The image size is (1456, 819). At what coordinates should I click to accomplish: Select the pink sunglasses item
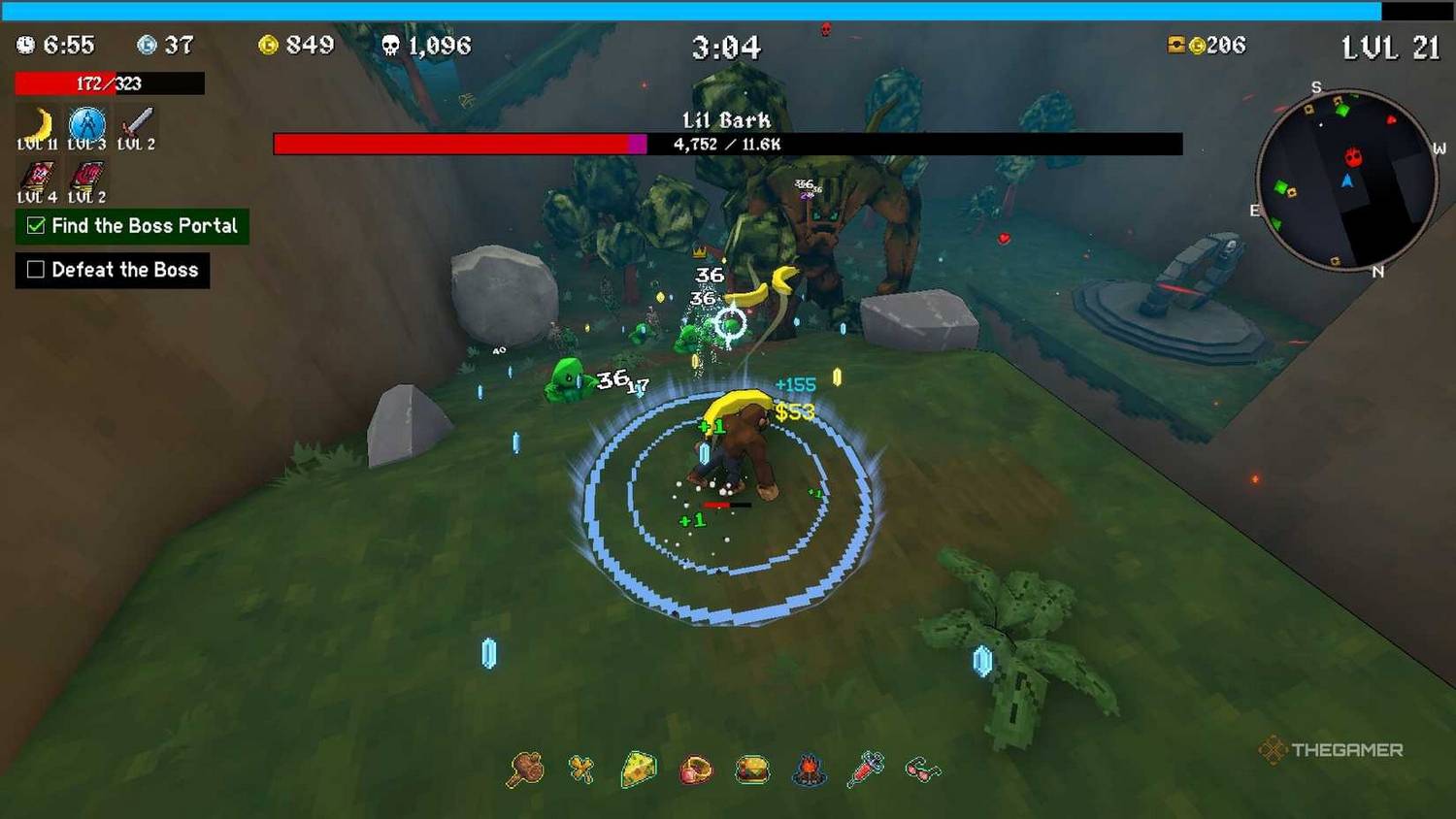[x=922, y=770]
